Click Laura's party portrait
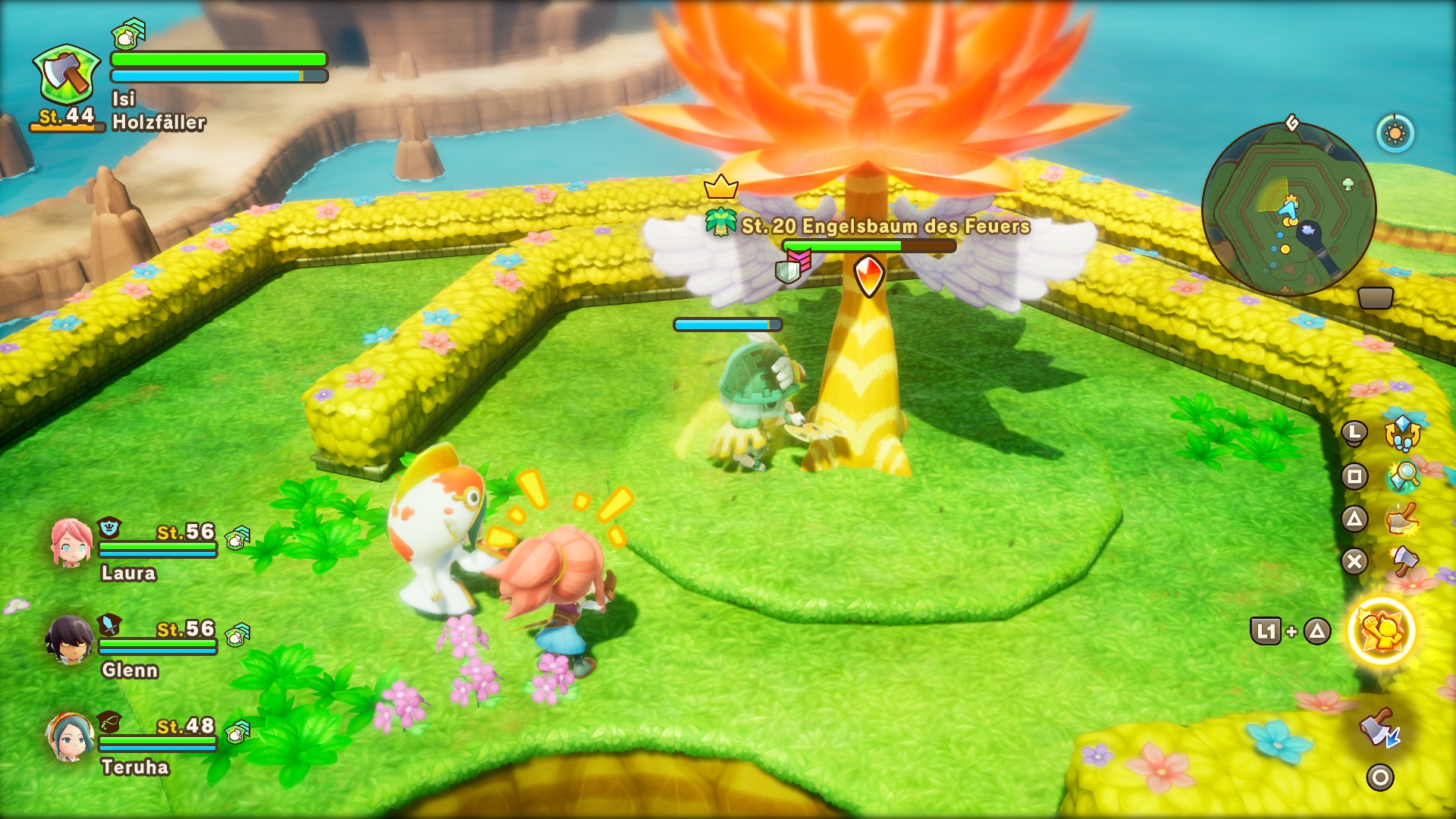 (x=71, y=542)
